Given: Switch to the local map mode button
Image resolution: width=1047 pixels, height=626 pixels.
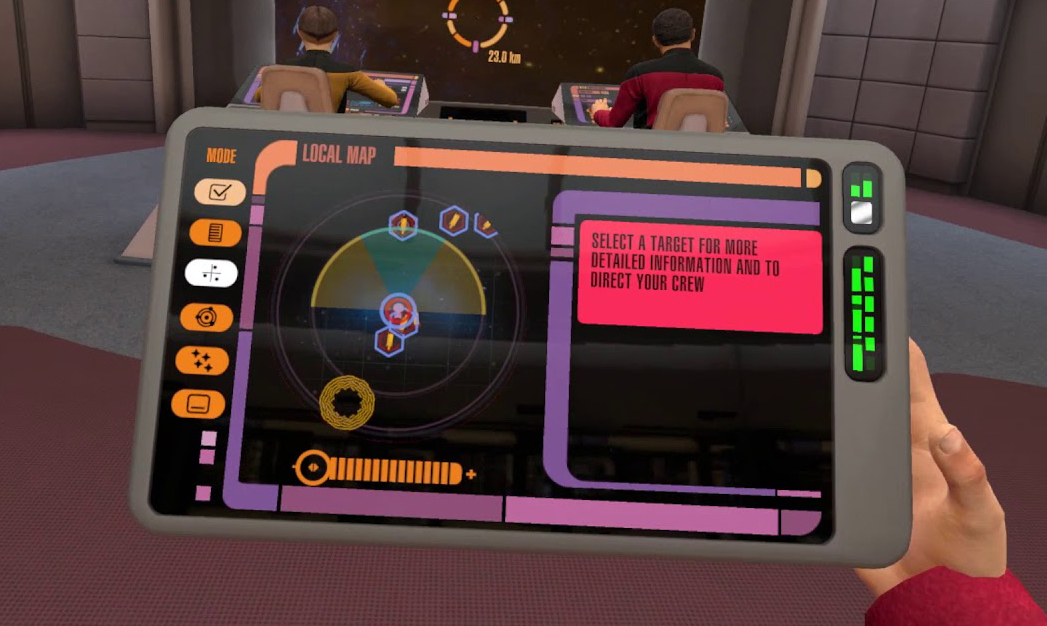Looking at the screenshot, I should [x=212, y=273].
